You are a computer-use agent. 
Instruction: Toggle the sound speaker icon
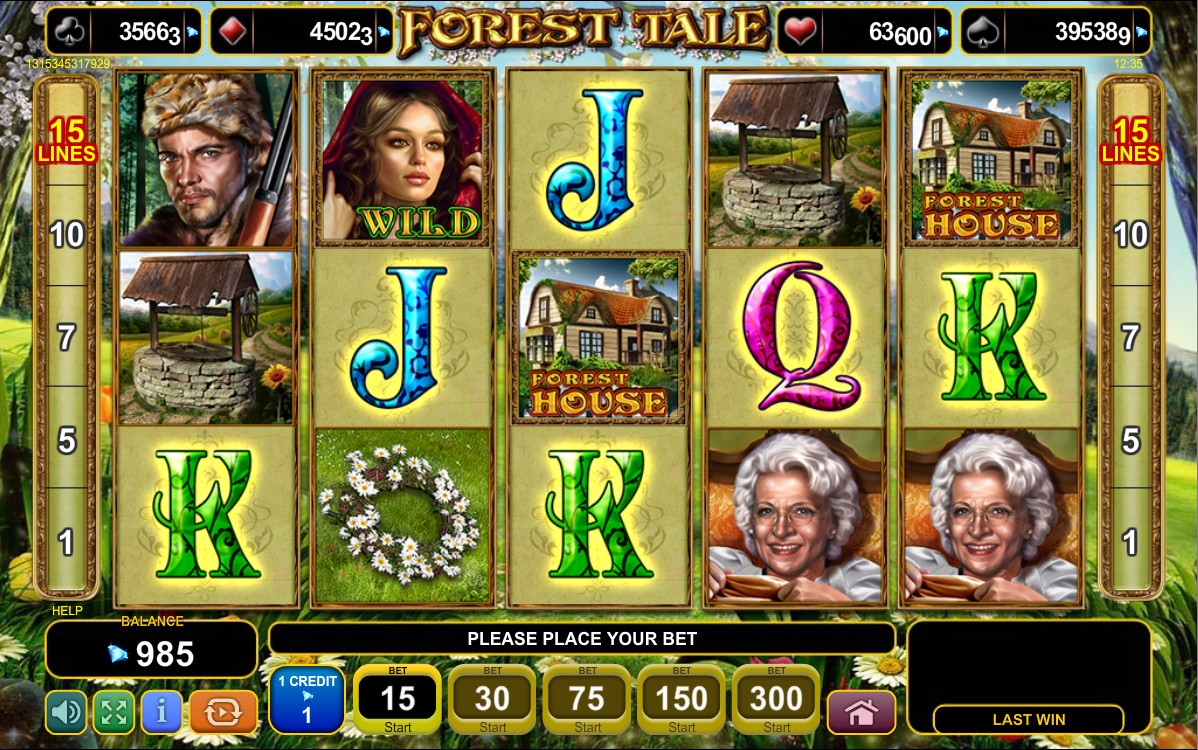click(x=66, y=712)
